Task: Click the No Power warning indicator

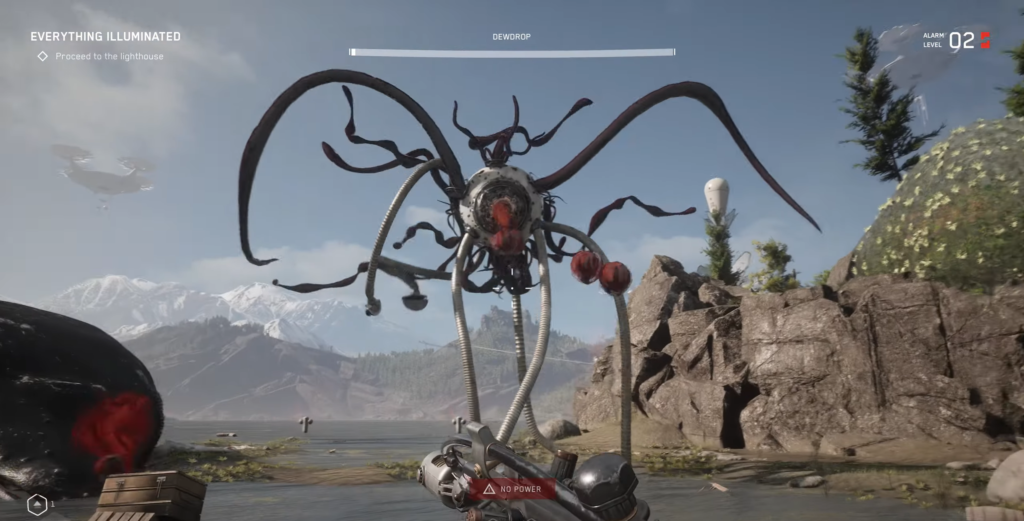Action: click(513, 489)
